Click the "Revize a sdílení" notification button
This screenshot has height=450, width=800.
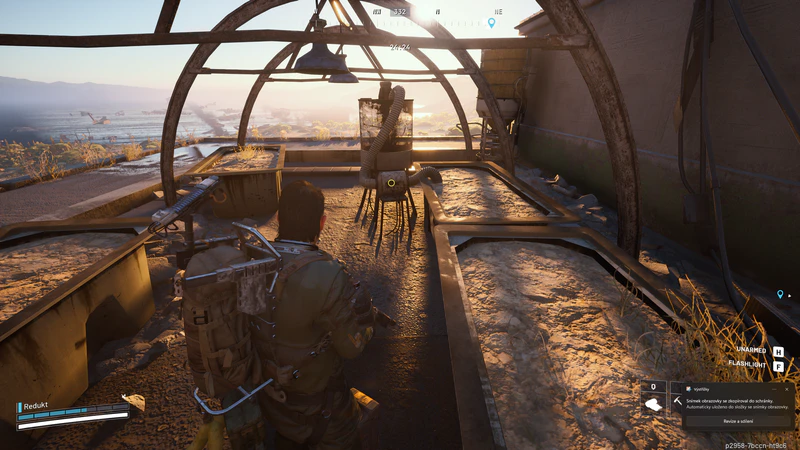pyautogui.click(x=738, y=421)
